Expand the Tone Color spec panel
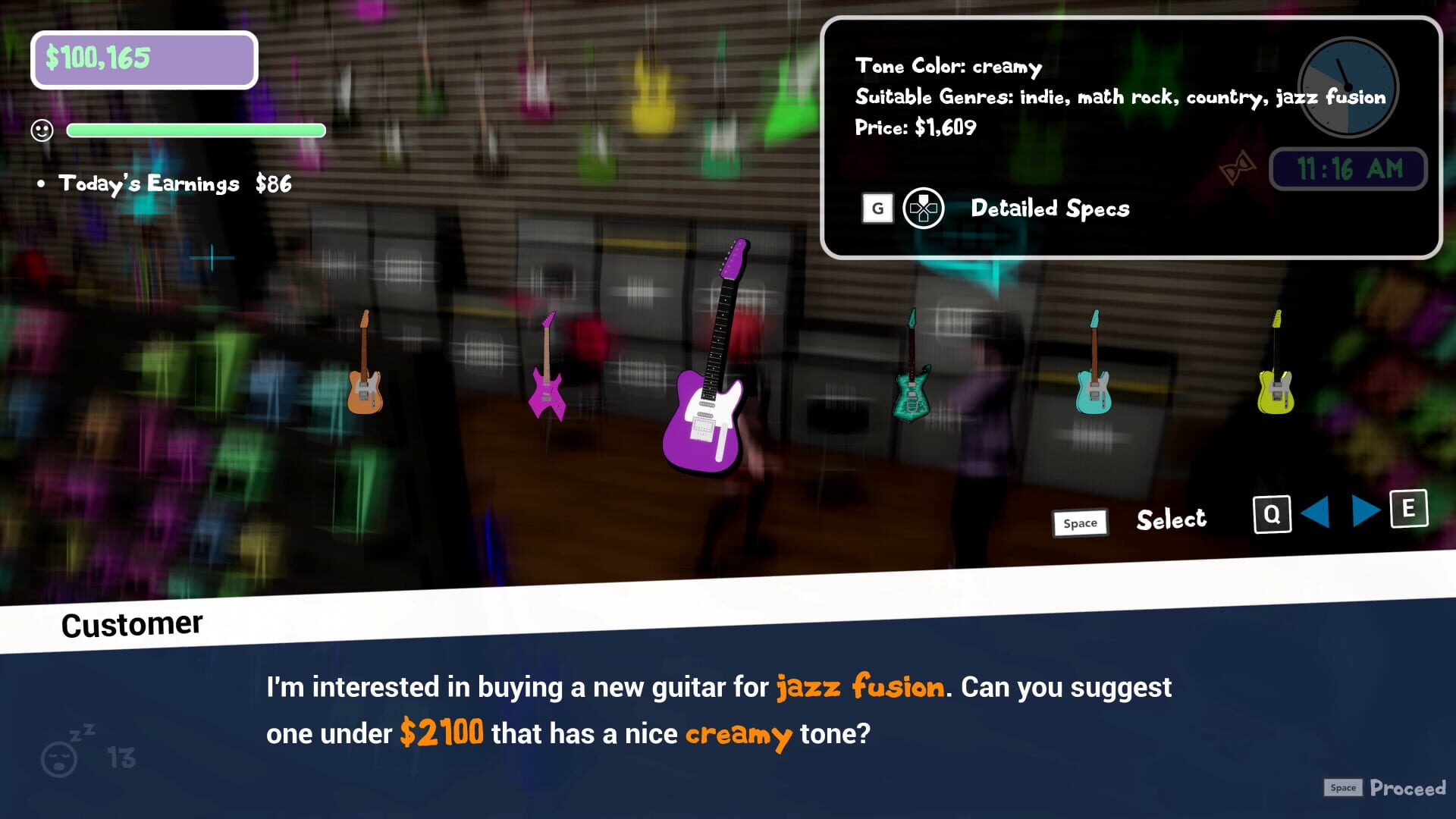 pyautogui.click(x=948, y=67)
